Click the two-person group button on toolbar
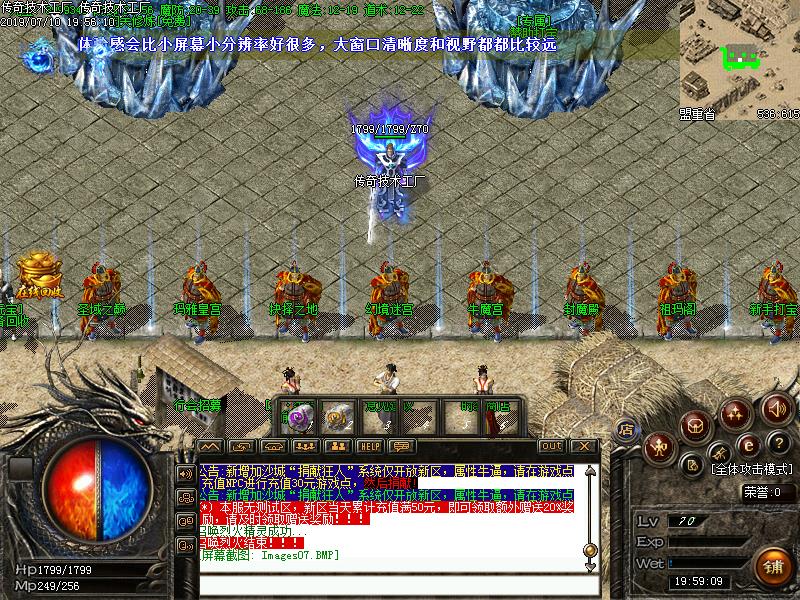The height and width of the screenshot is (600, 800). click(x=337, y=446)
